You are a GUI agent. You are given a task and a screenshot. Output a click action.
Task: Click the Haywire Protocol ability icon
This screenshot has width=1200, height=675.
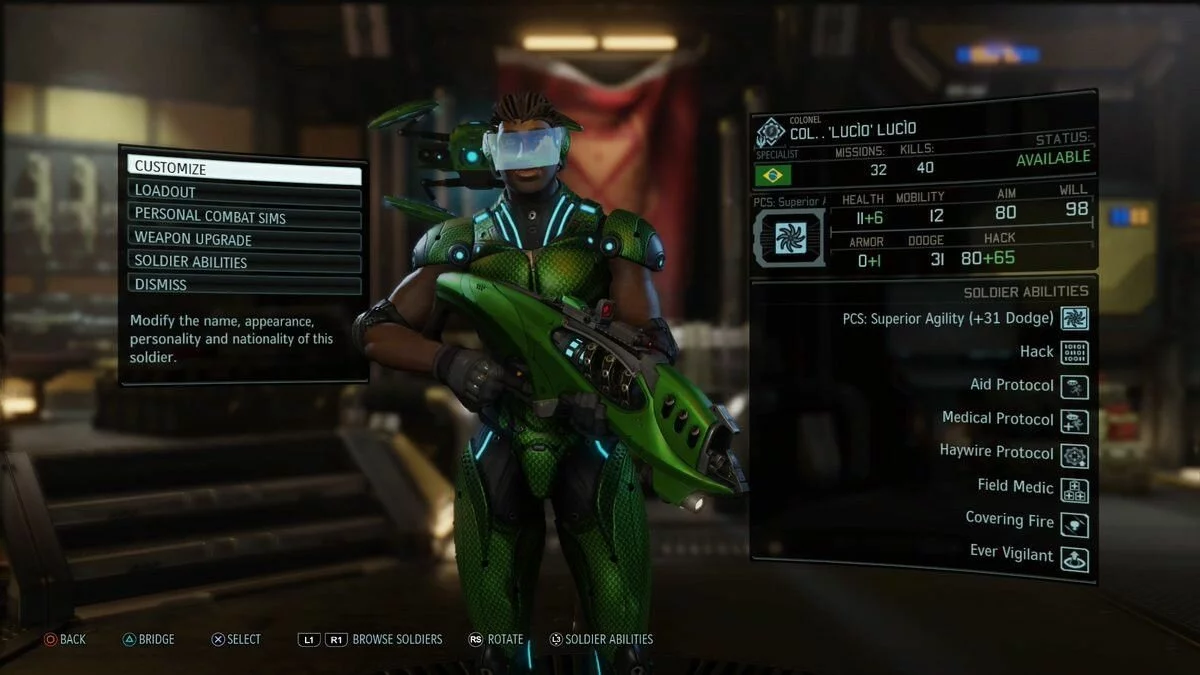pyautogui.click(x=1075, y=454)
